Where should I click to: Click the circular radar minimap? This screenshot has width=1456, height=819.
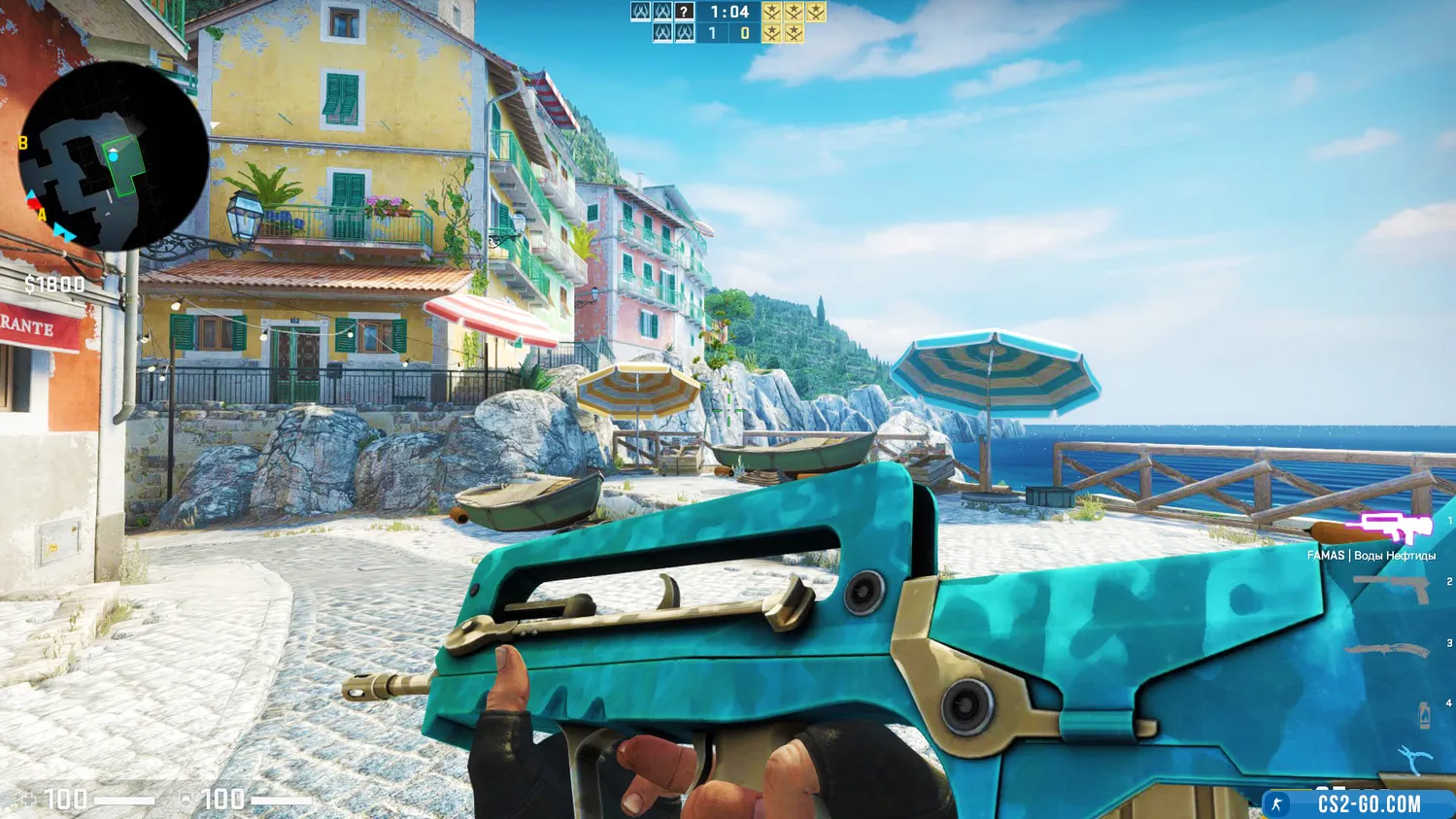113,156
